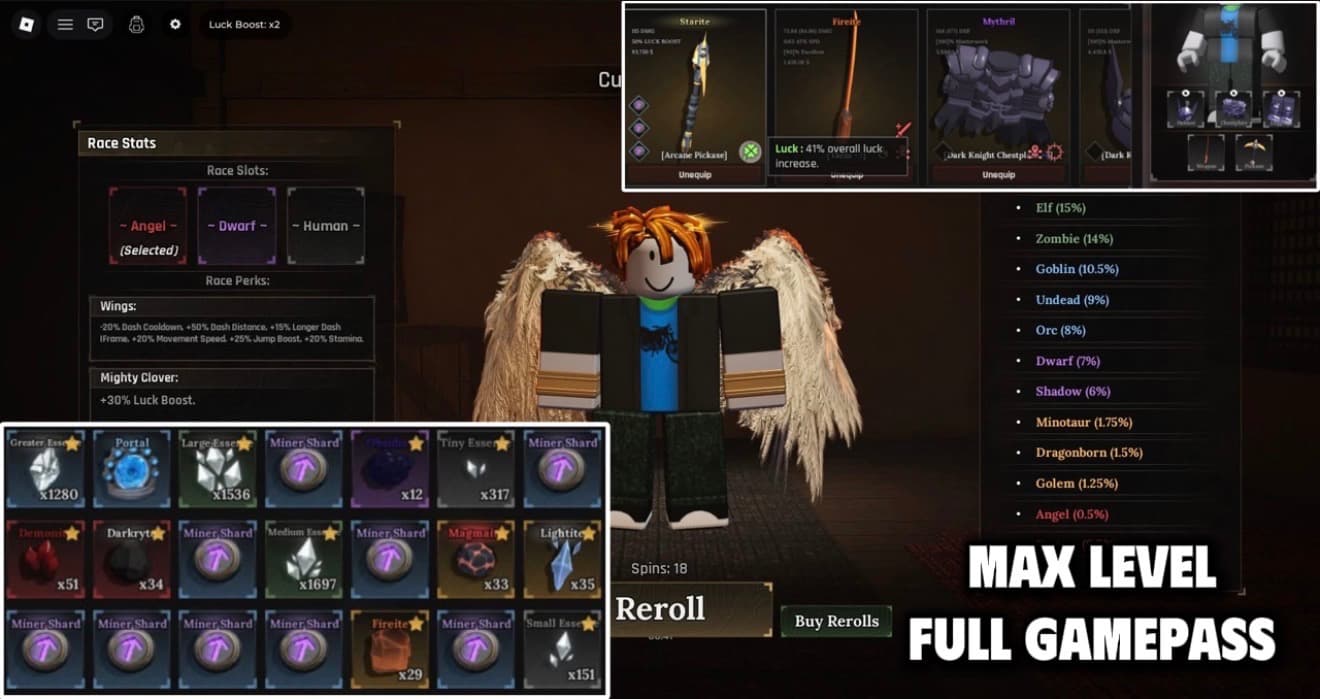Pick the Fireite x29 ore slot

(x=391, y=648)
